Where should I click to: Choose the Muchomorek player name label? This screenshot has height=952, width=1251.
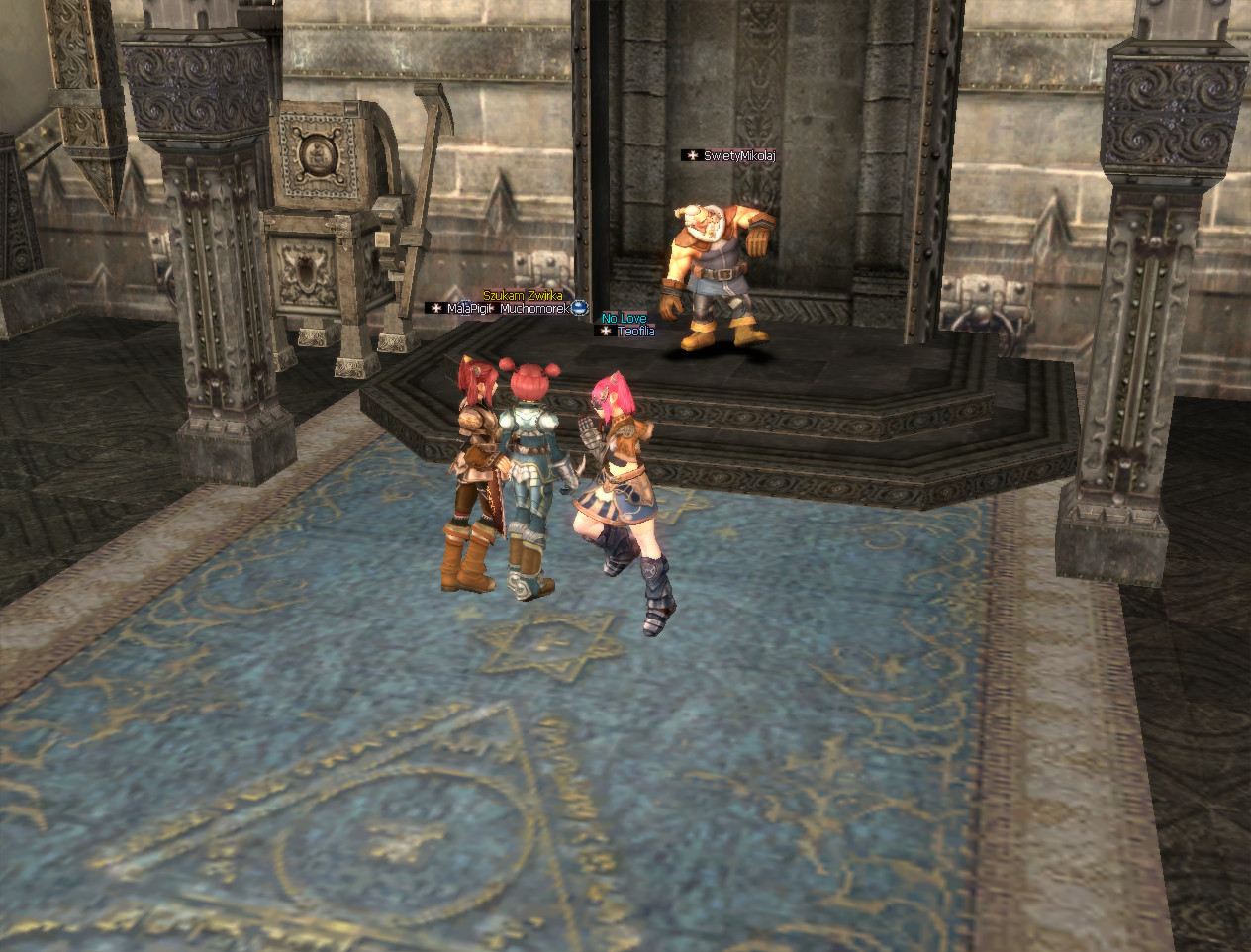[534, 309]
